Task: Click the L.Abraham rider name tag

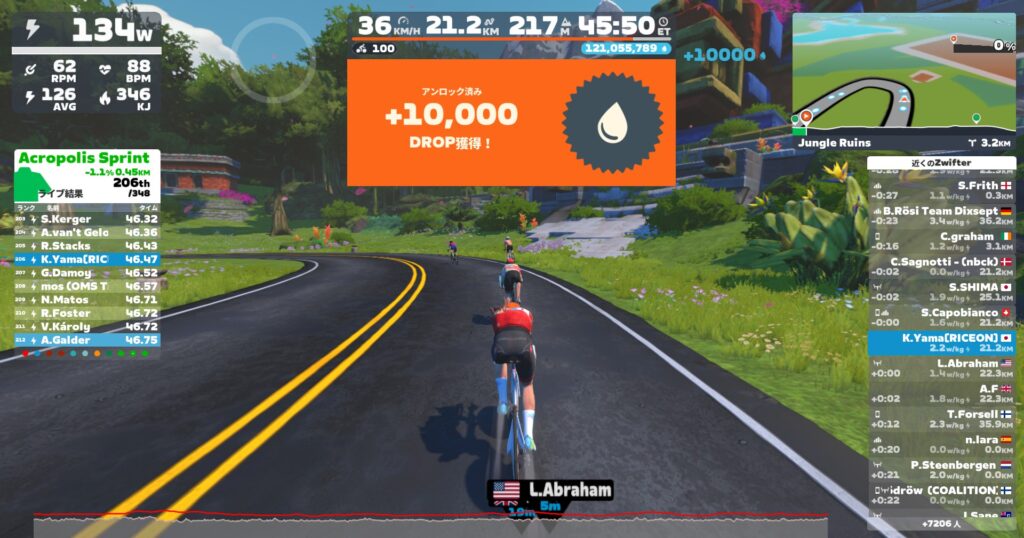Action: [550, 490]
